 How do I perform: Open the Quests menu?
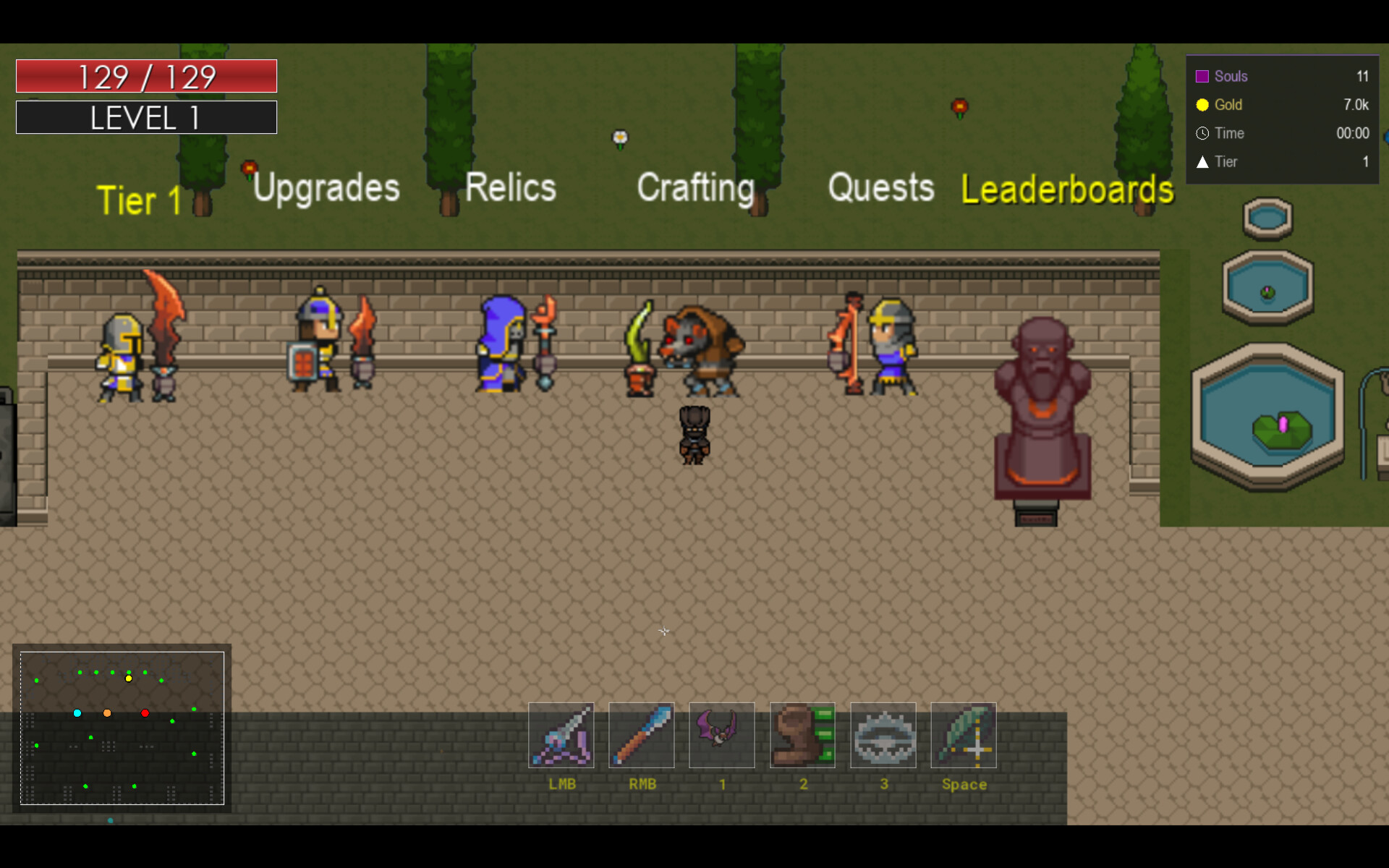click(x=881, y=188)
